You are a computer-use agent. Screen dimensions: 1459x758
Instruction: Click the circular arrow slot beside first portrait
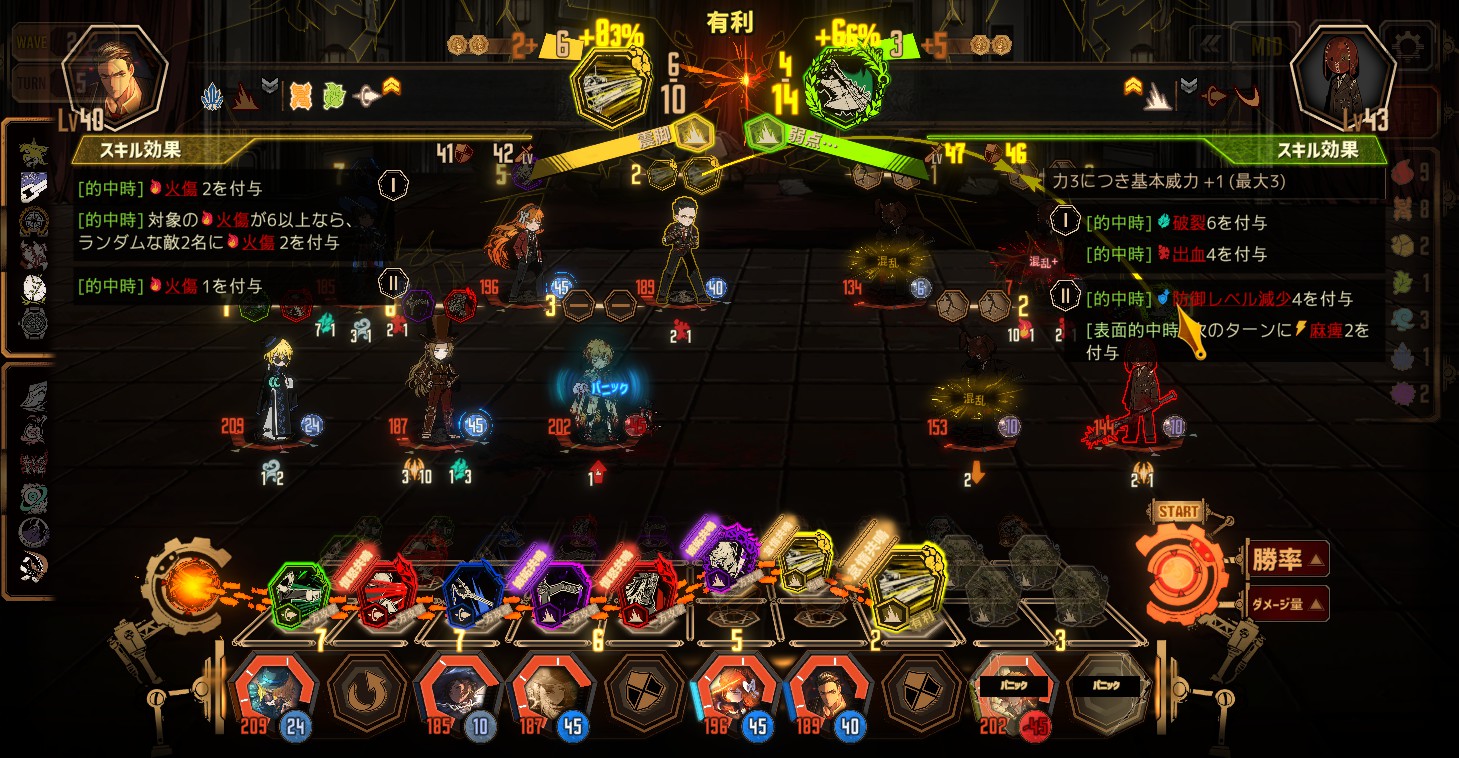(x=366, y=690)
